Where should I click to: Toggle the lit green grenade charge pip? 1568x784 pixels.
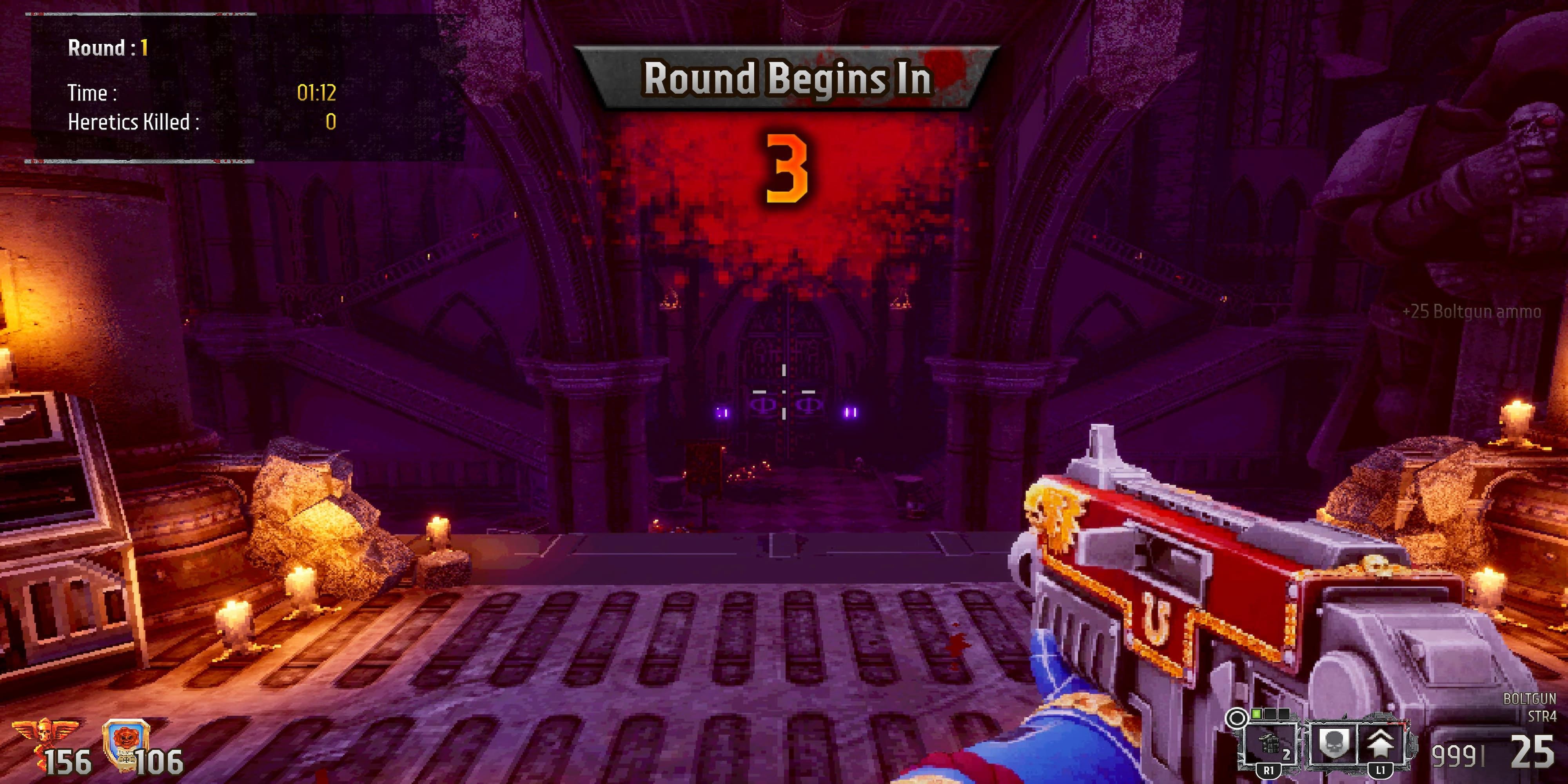click(x=1256, y=715)
